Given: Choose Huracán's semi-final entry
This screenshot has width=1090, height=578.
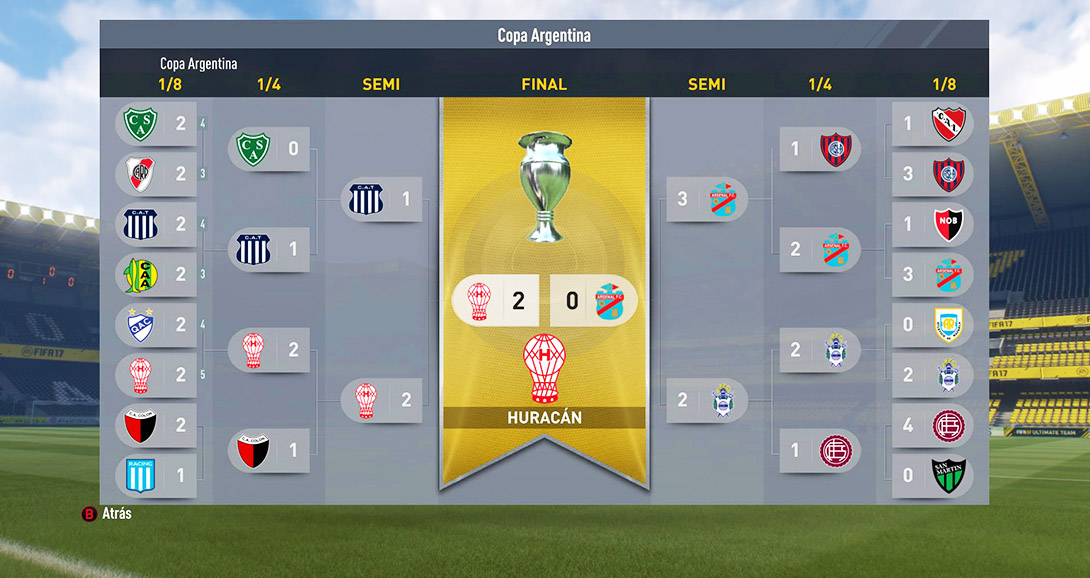Looking at the screenshot, I should 381,400.
